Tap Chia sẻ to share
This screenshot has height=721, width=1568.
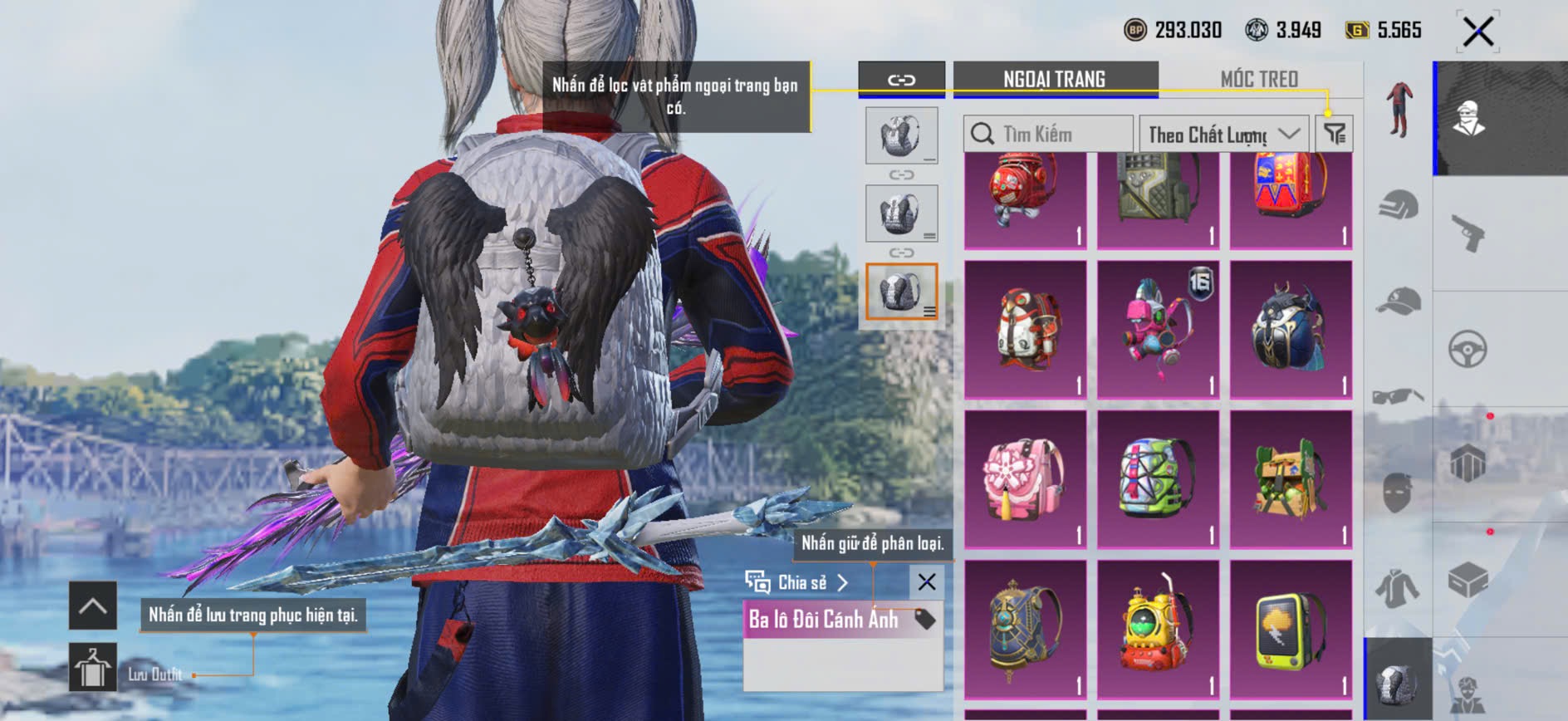pyautogui.click(x=797, y=582)
